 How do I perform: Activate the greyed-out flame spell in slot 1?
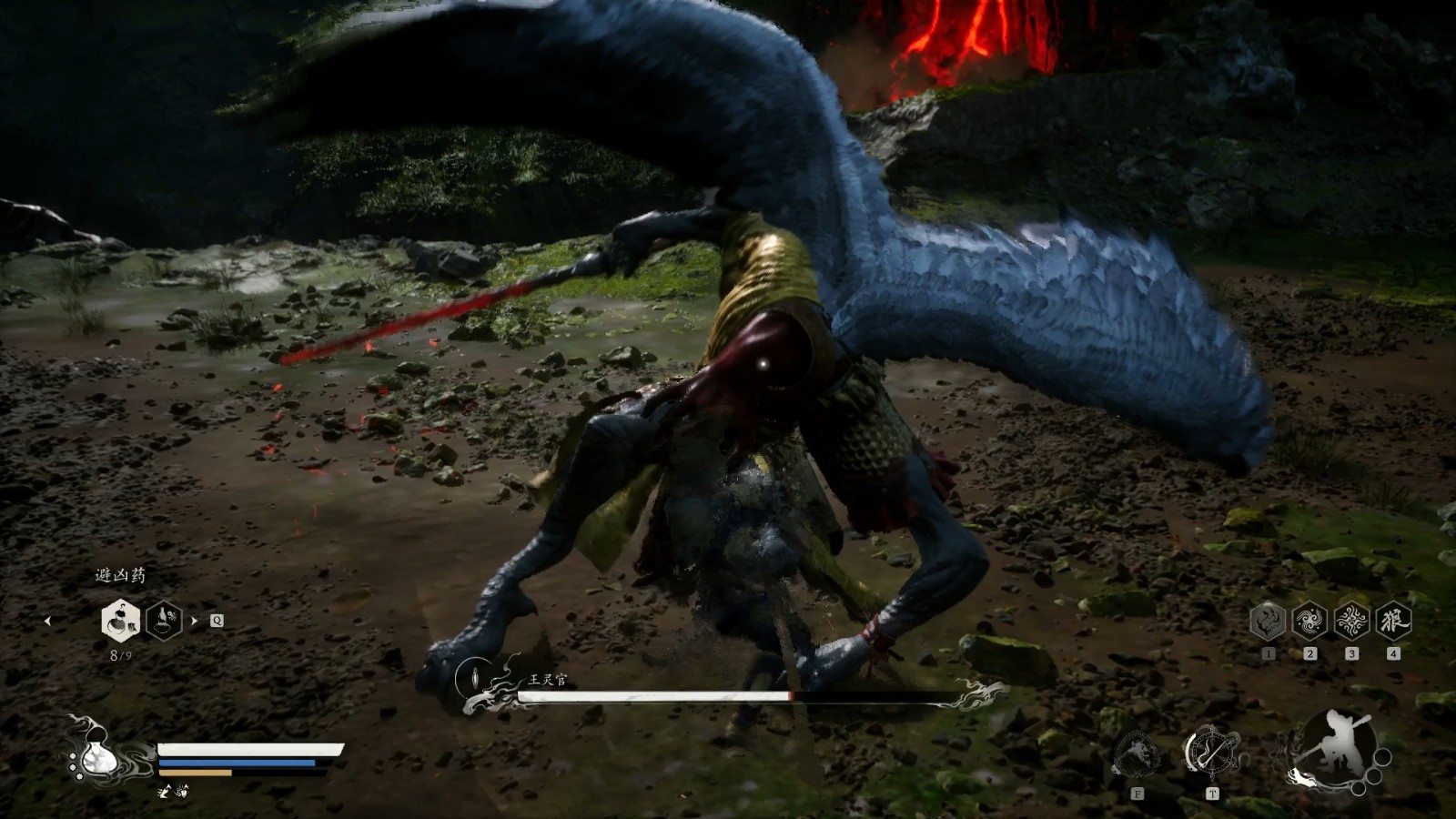click(1268, 622)
